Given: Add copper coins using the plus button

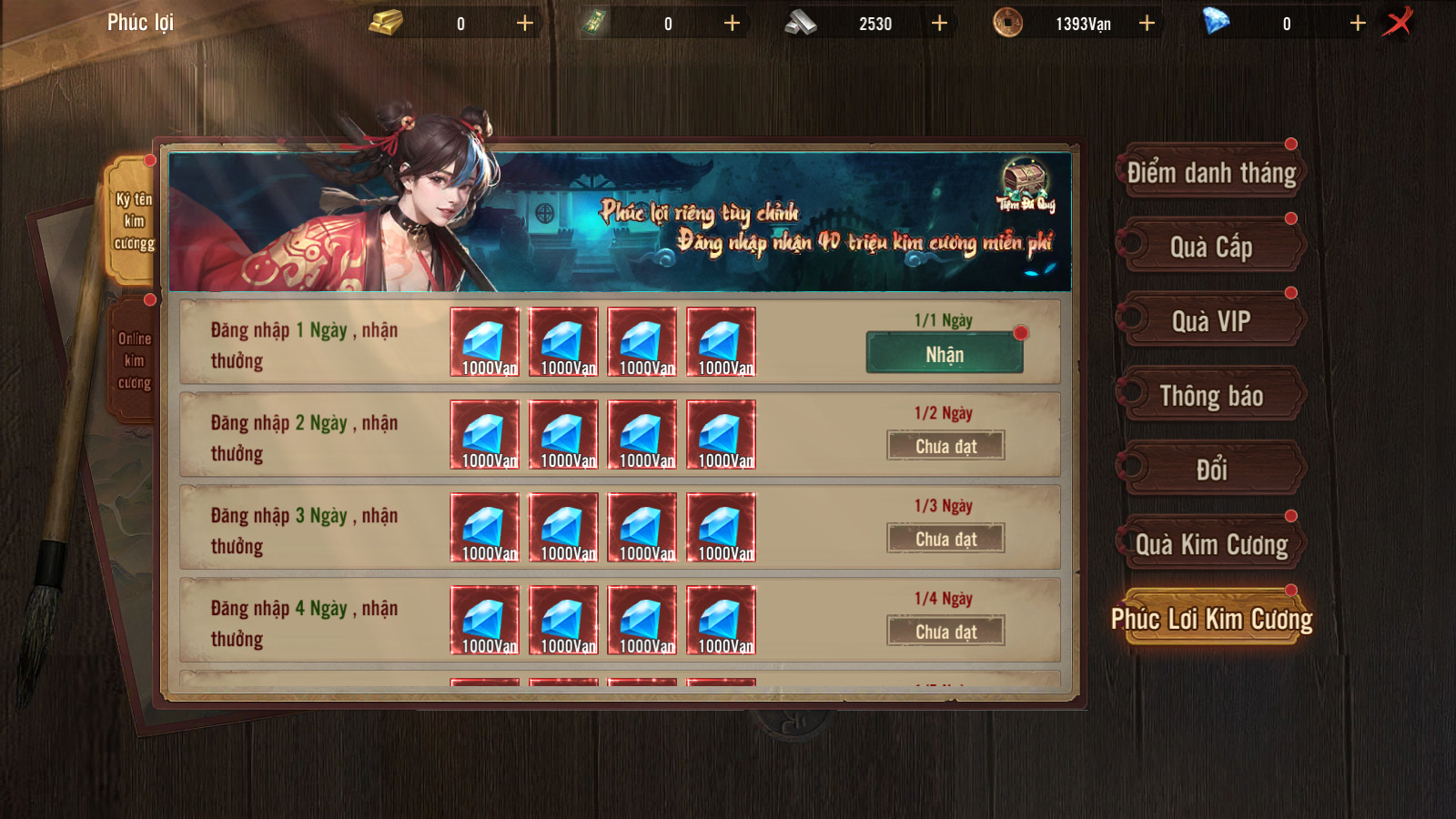Looking at the screenshot, I should point(1148,23).
